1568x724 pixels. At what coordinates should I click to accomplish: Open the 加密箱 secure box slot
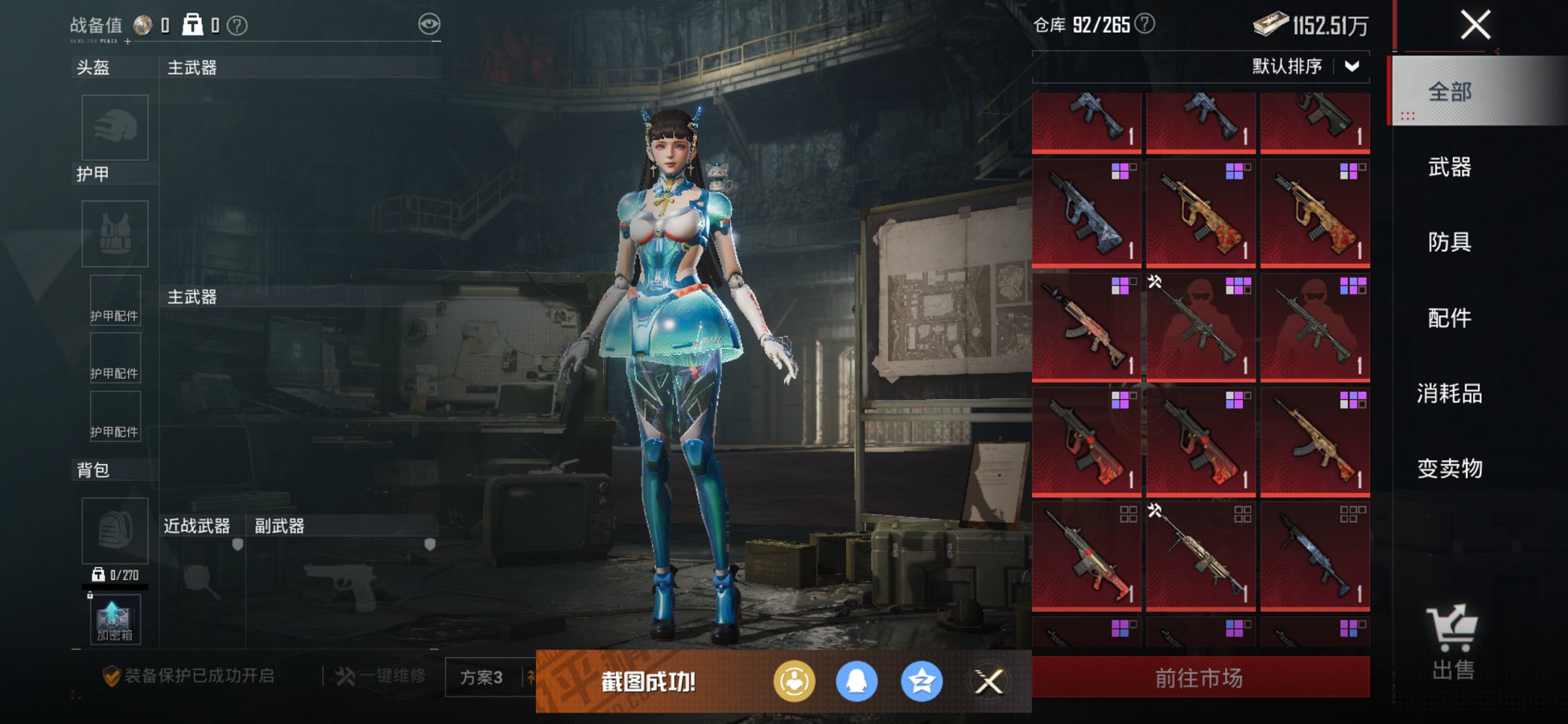115,620
